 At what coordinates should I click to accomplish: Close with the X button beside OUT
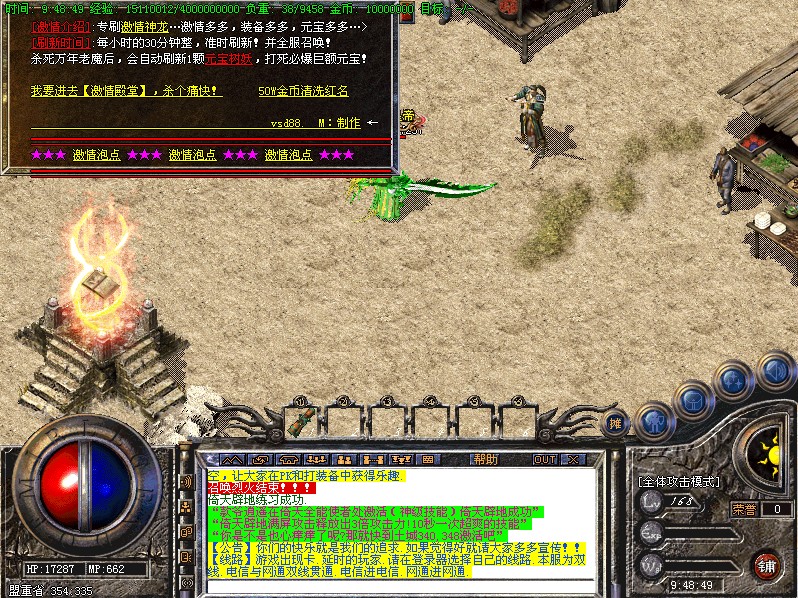pyautogui.click(x=573, y=459)
